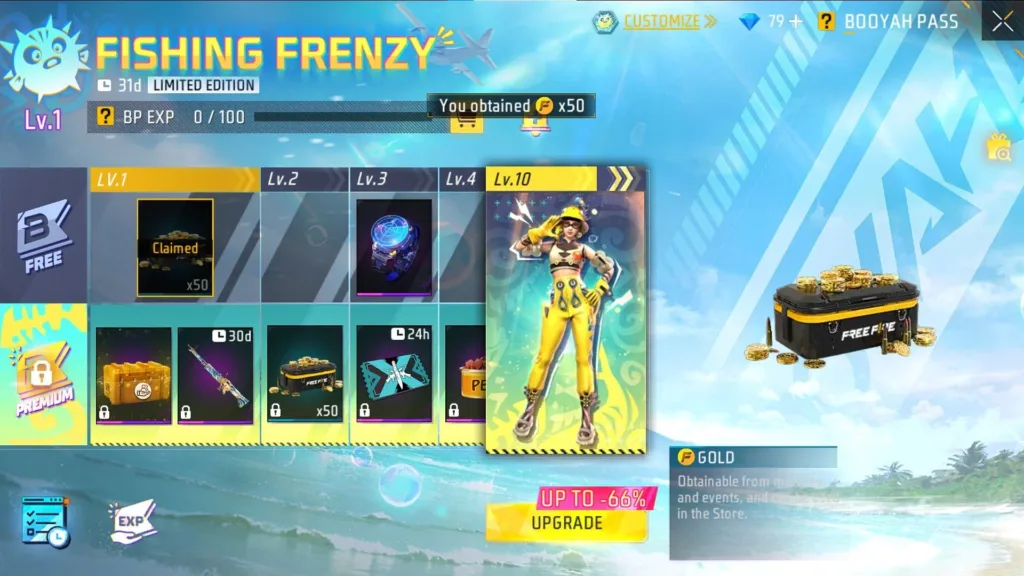Image resolution: width=1024 pixels, height=576 pixels.
Task: Select the locked premium gold crate reward
Action: click(x=134, y=375)
